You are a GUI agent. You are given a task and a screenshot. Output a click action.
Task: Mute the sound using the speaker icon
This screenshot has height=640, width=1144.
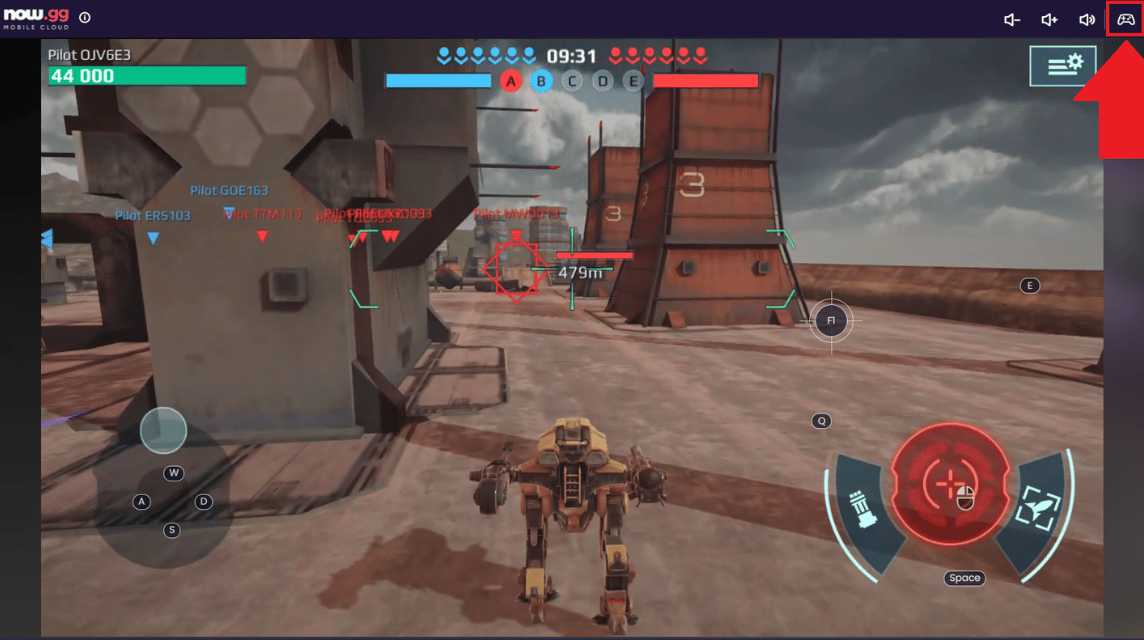(1087, 19)
